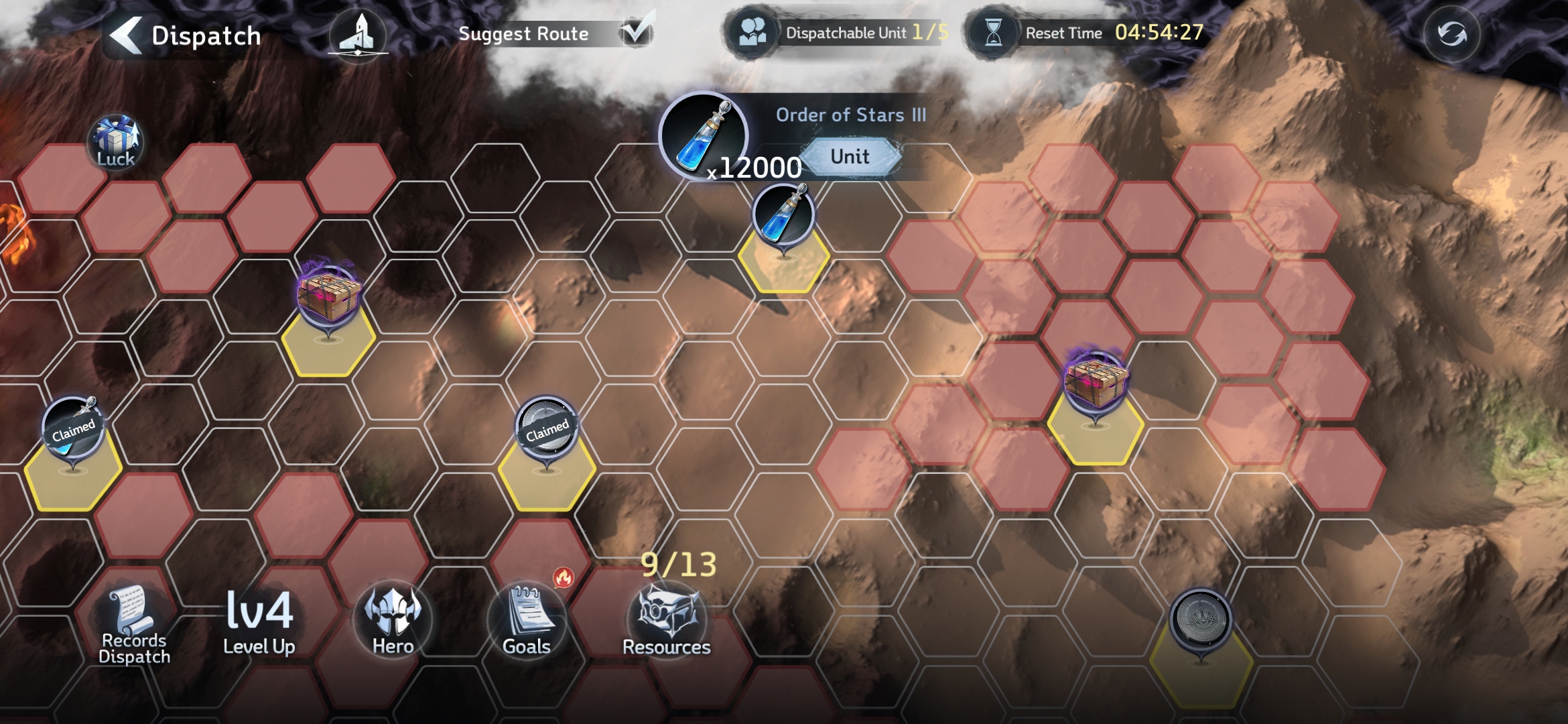View the Dispatchable Unit count icon
1568x724 pixels.
point(753,32)
